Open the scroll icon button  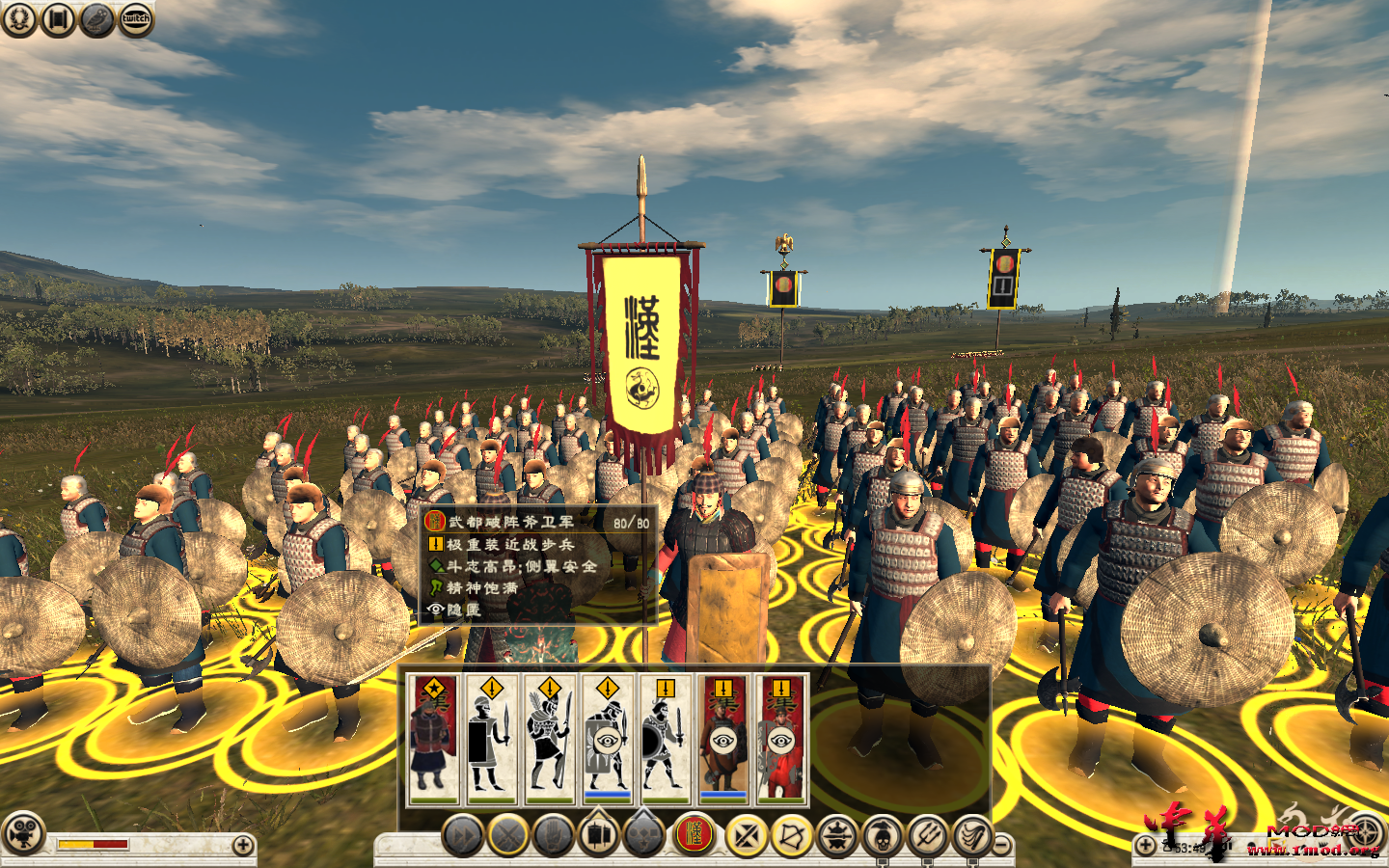pyautogui.click(x=58, y=19)
